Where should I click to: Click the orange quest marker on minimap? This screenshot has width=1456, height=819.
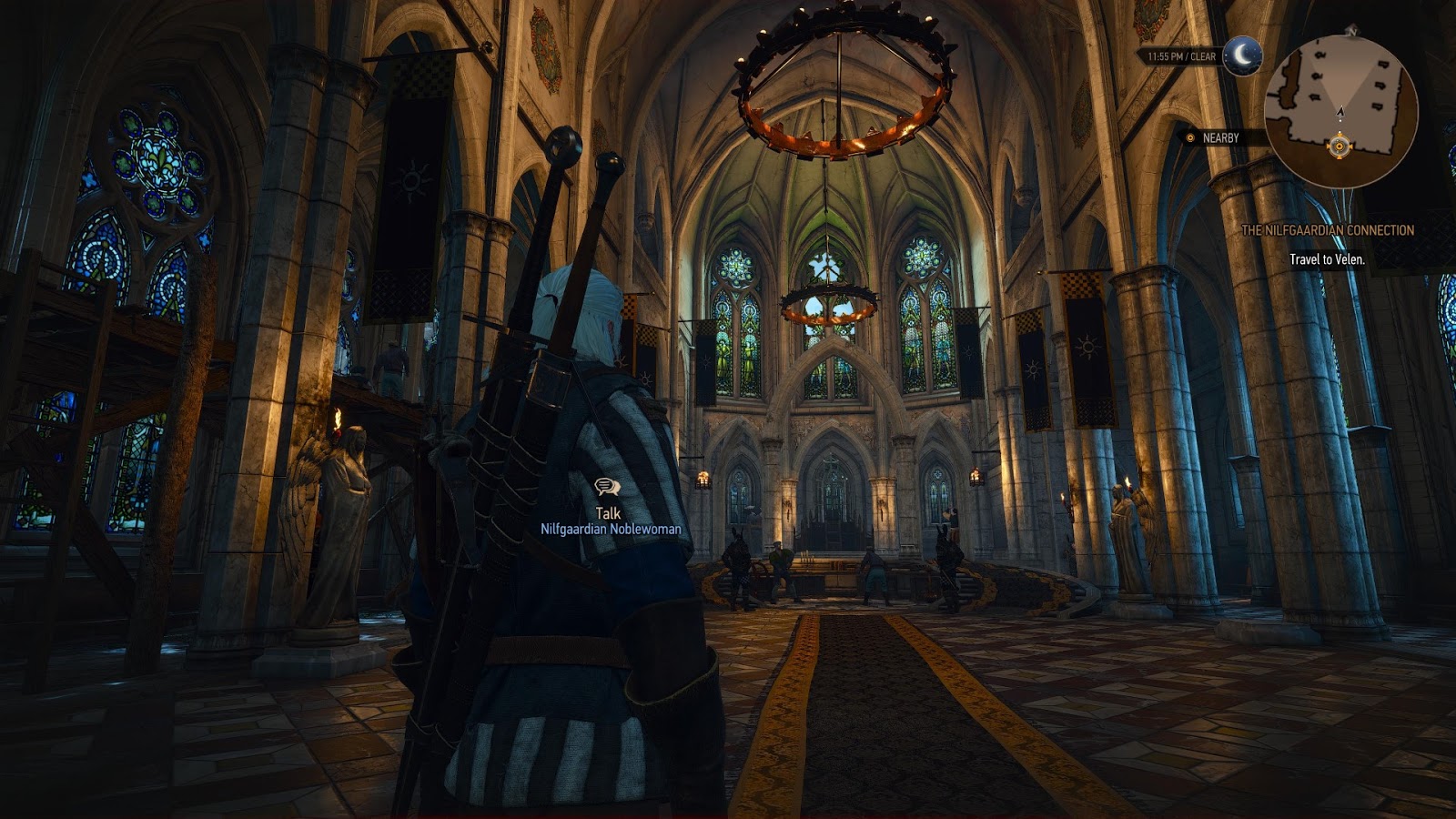coord(1339,145)
